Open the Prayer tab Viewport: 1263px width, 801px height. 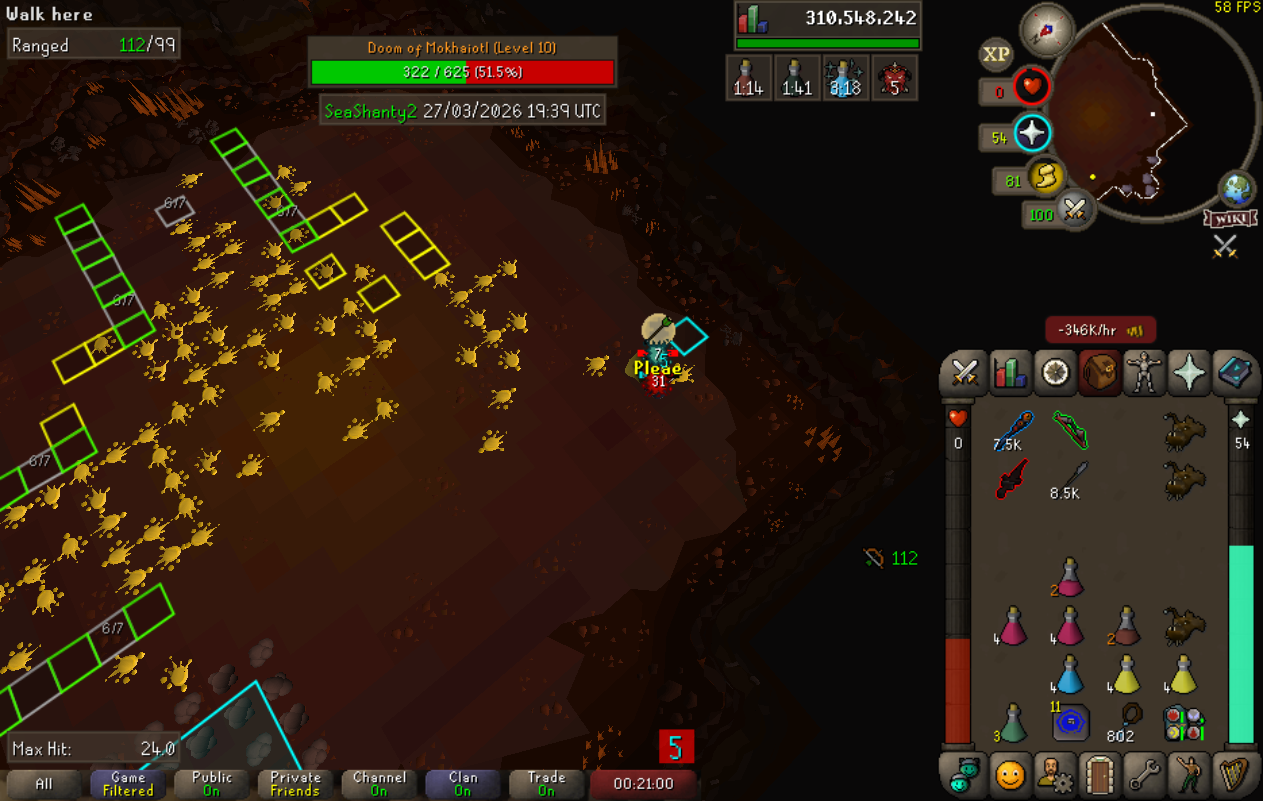1189,373
